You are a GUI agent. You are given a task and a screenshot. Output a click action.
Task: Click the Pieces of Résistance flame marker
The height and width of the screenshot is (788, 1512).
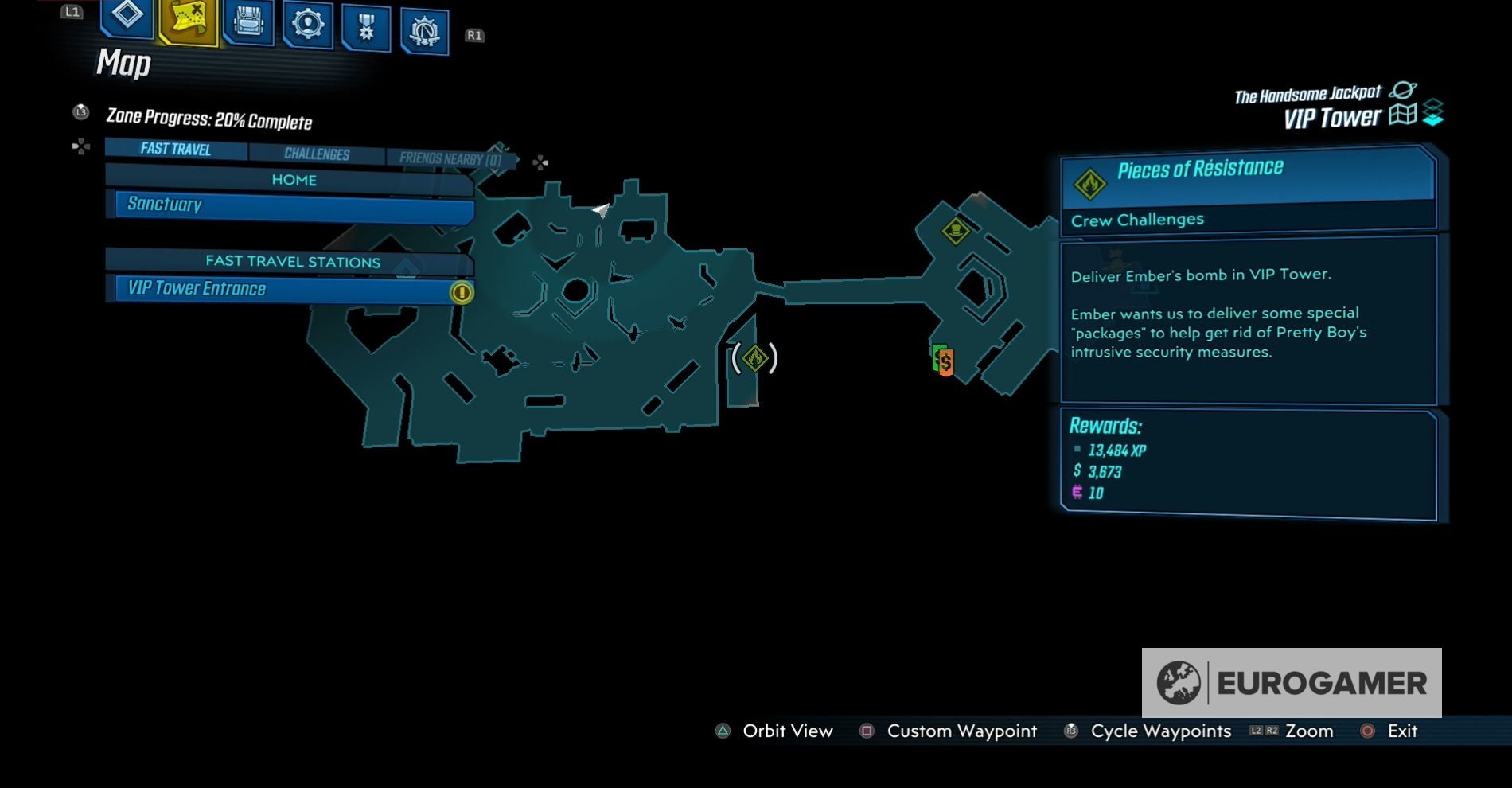point(754,360)
